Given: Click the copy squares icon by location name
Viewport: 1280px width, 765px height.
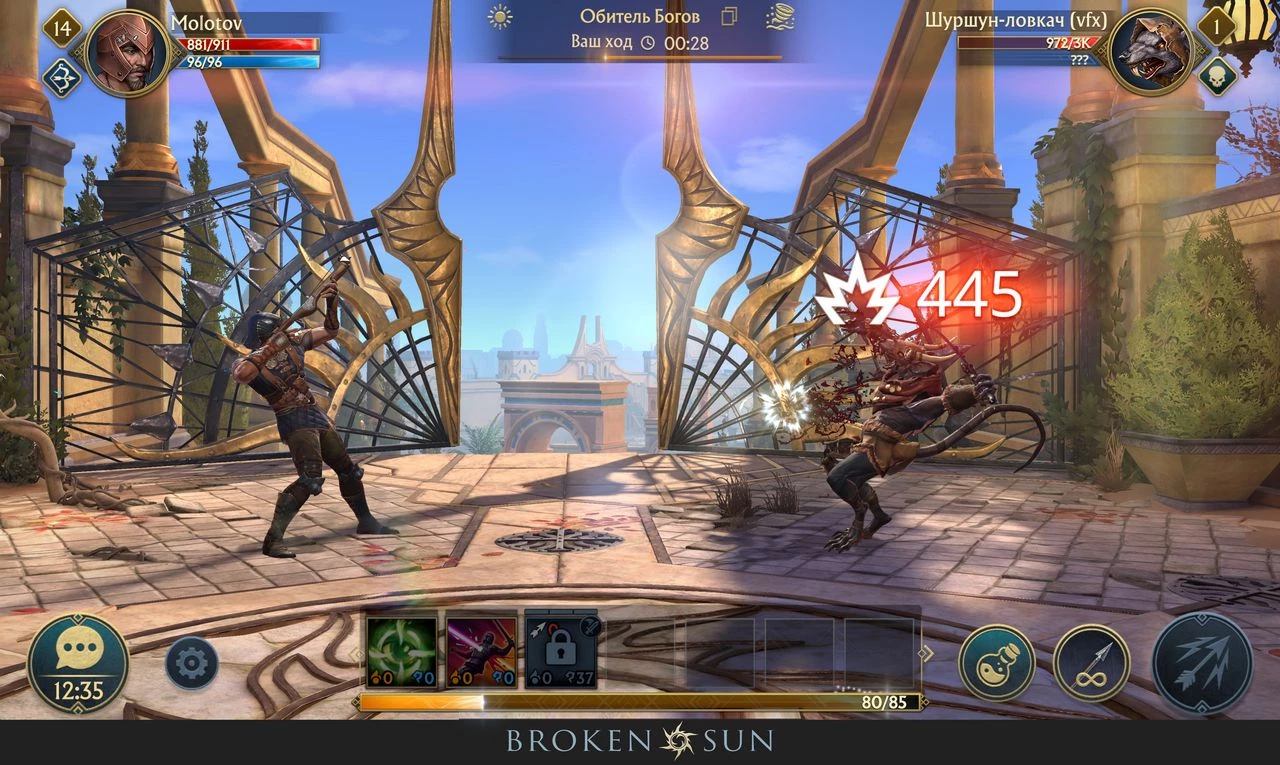Looking at the screenshot, I should pos(729,17).
